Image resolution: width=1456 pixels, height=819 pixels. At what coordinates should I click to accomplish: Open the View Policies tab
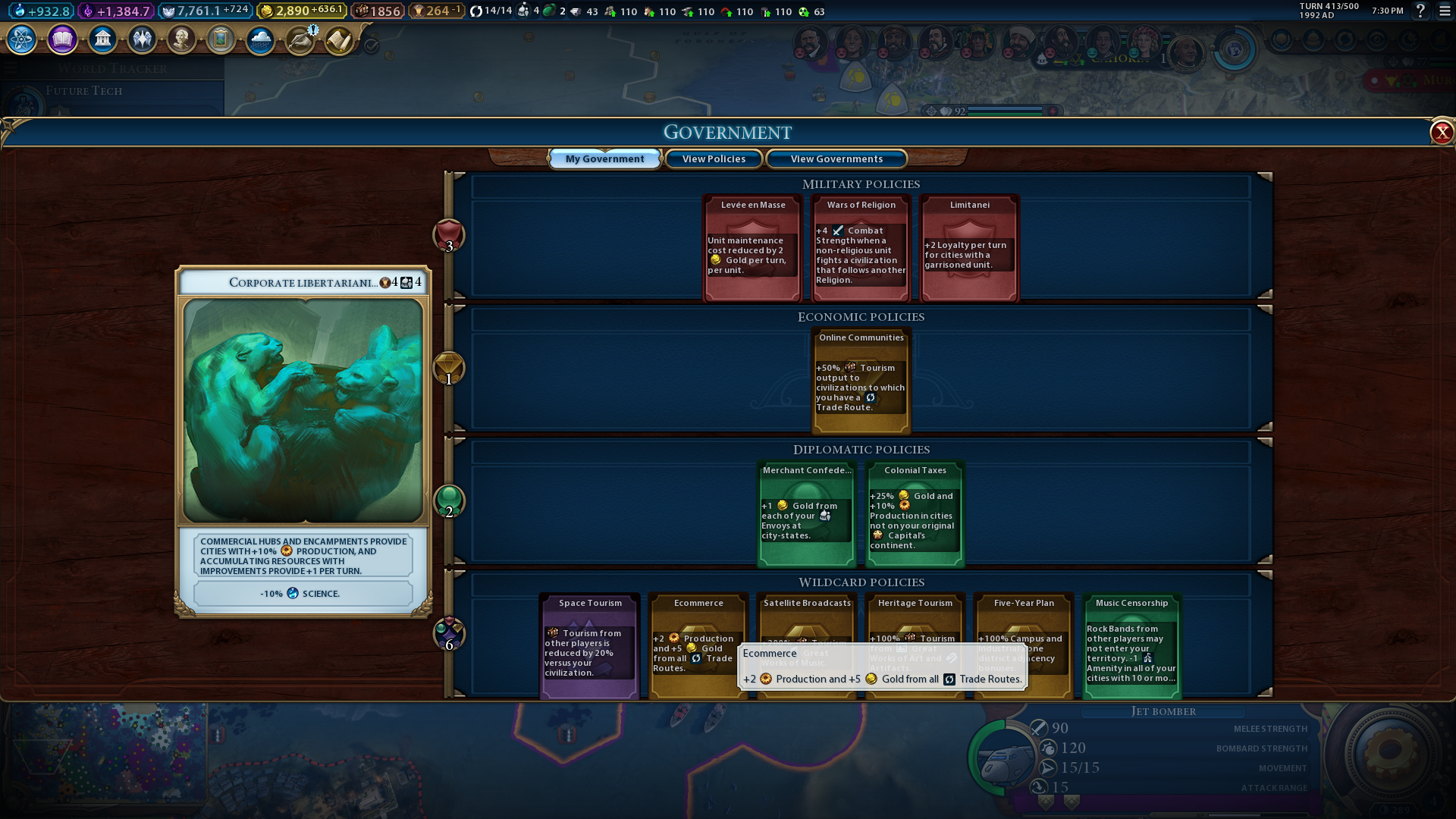[x=714, y=159]
